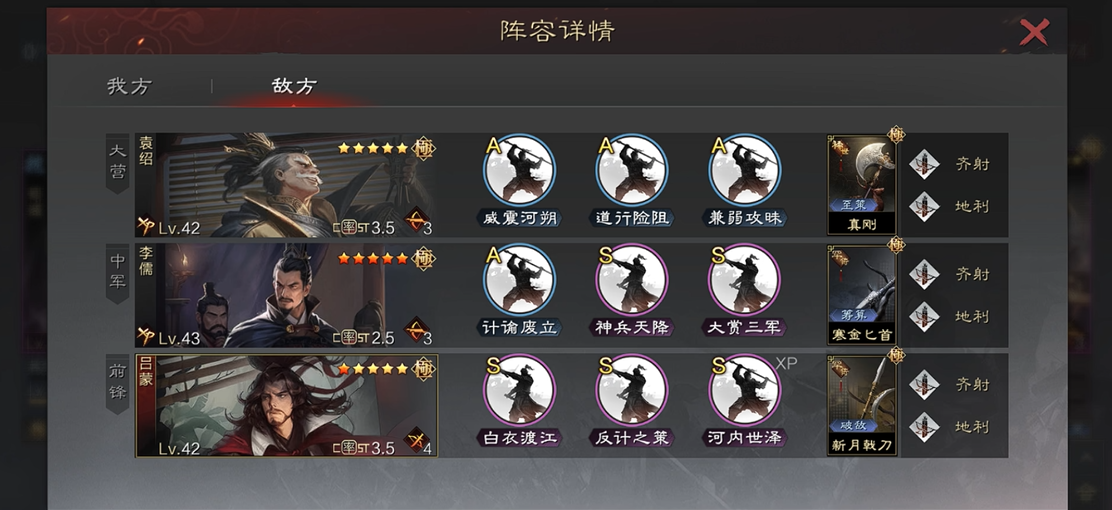Show the 河内世泽 skill details
Screen dimensions: 1112x510
744,390
